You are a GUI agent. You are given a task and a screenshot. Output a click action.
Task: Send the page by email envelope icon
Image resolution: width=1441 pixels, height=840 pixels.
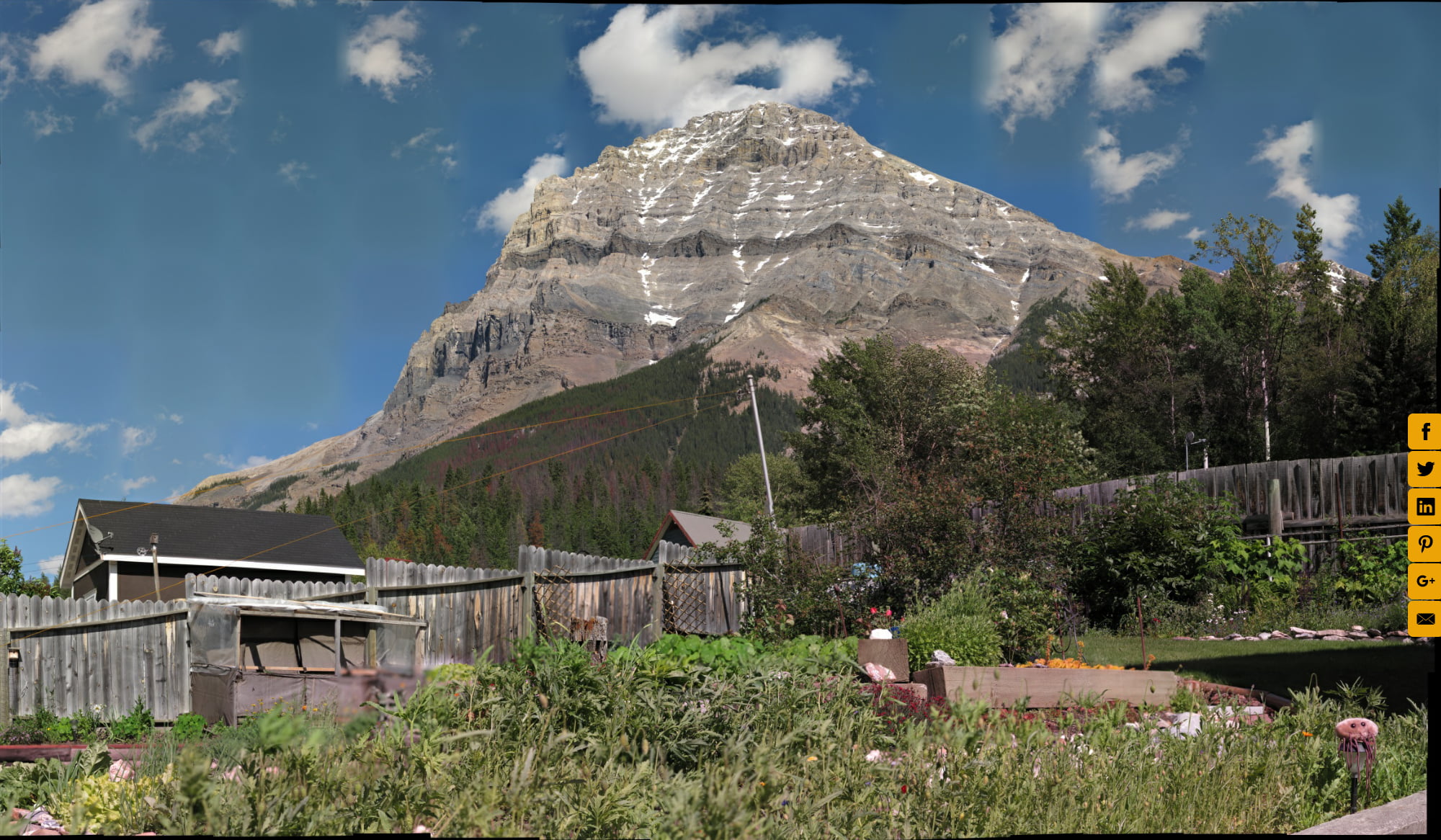click(1424, 619)
